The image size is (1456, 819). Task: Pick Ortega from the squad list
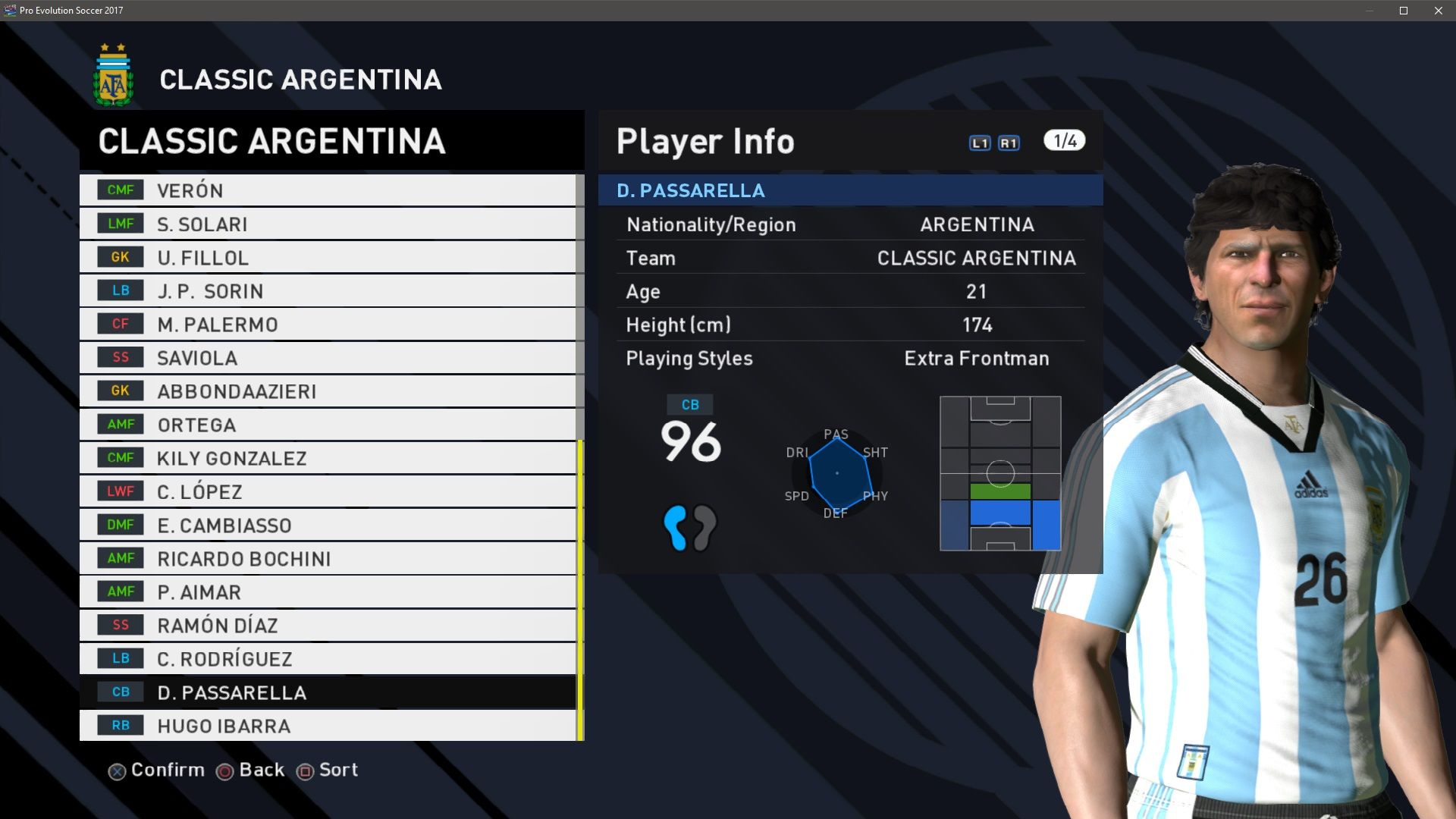(x=328, y=425)
